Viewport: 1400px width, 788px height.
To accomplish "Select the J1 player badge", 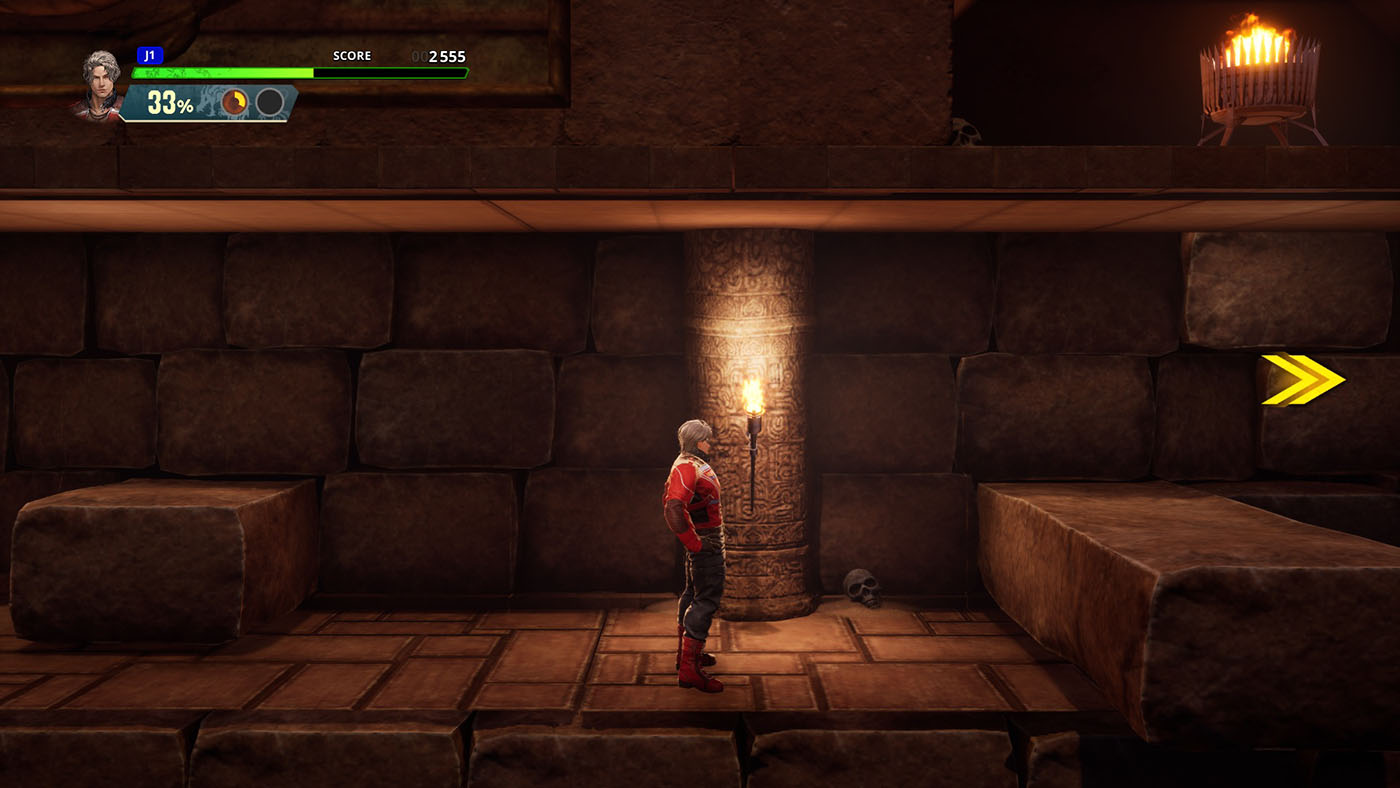I will [x=150, y=56].
